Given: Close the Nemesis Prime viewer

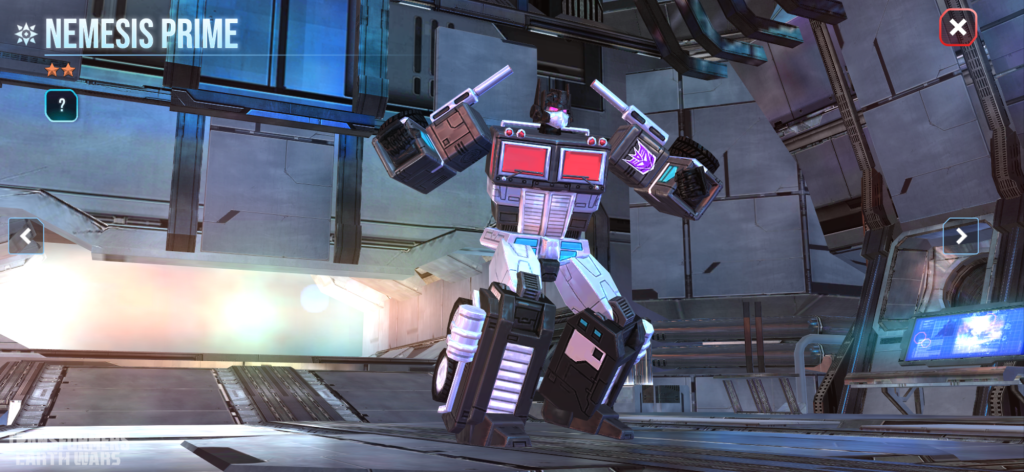Looking at the screenshot, I should pos(957,28).
